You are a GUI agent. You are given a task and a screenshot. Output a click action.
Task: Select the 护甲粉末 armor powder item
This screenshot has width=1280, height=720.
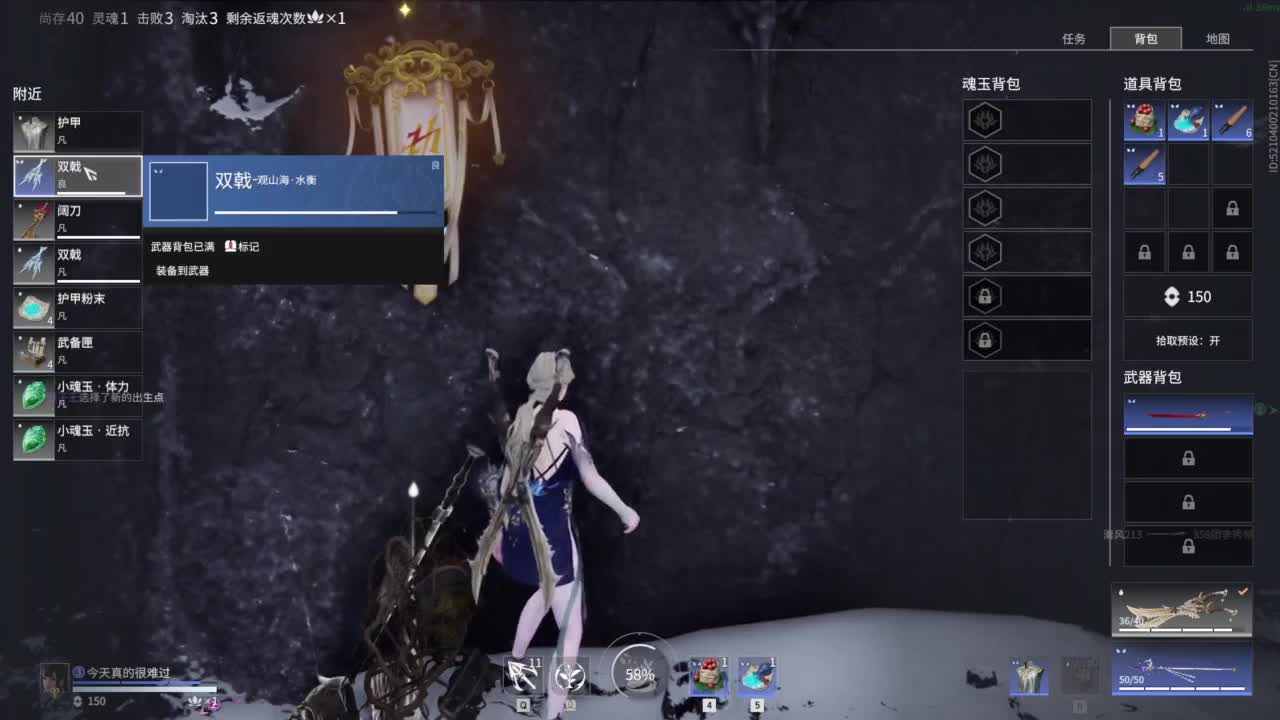tap(77, 306)
